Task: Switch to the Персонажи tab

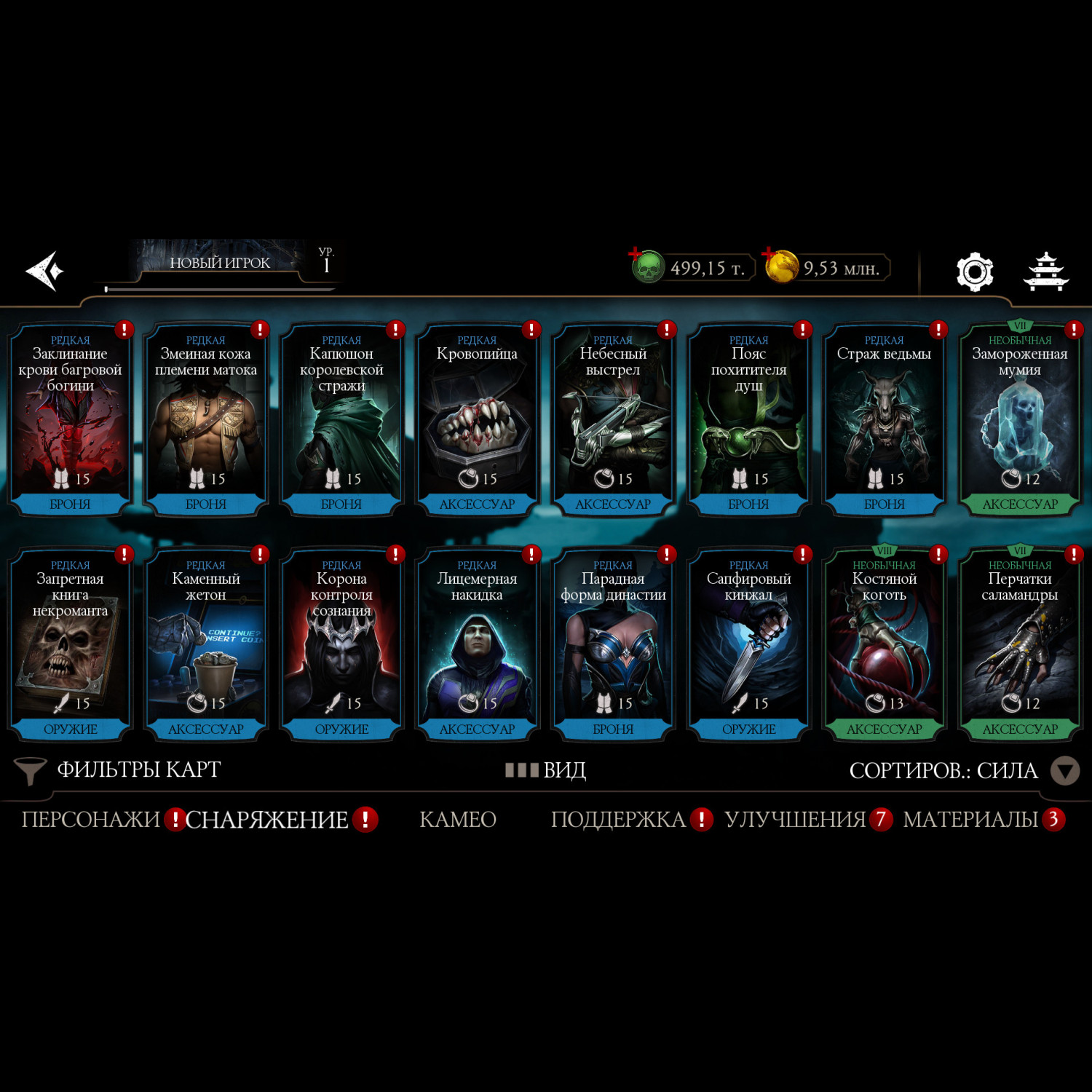Action: 90,820
